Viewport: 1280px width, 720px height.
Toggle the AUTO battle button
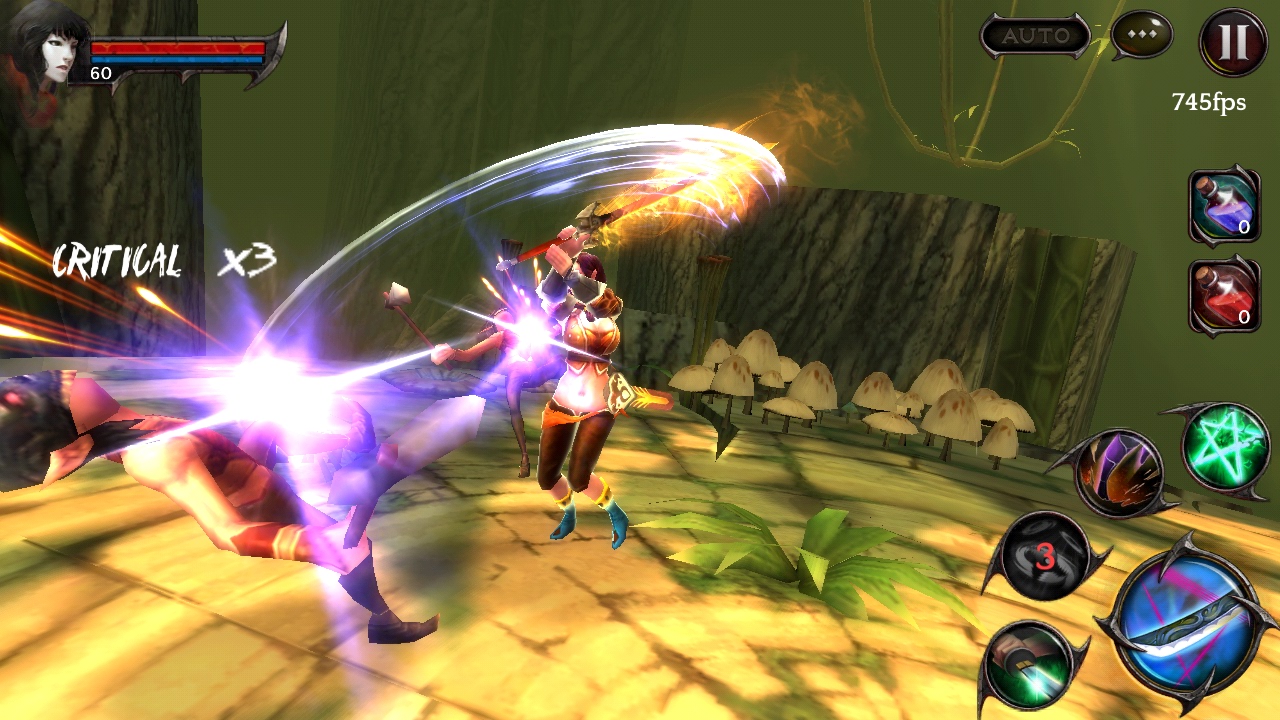point(1035,37)
